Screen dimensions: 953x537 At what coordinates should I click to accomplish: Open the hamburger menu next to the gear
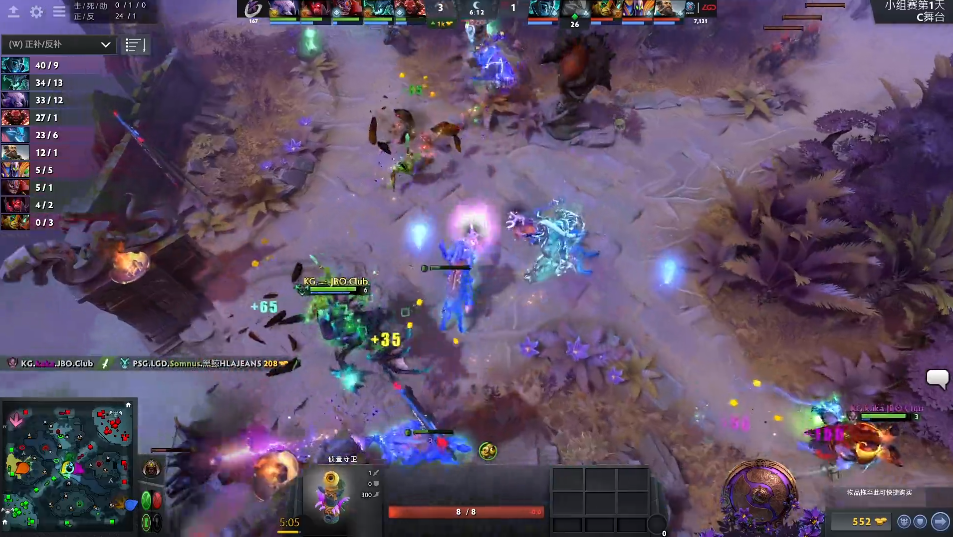point(59,12)
